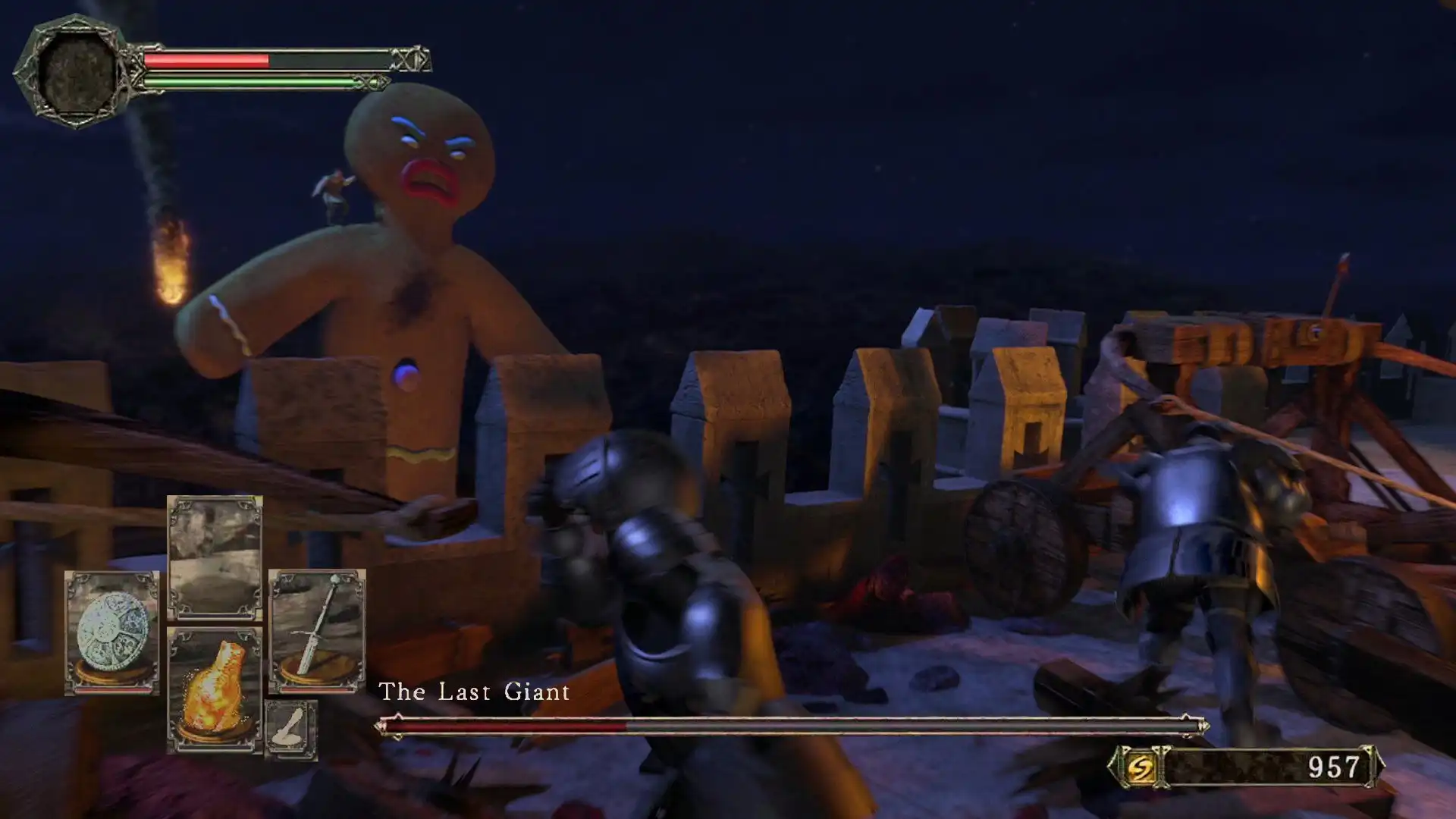The width and height of the screenshot is (1456, 819).
Task: Select the greatsword right-hand slot
Action: (x=317, y=631)
